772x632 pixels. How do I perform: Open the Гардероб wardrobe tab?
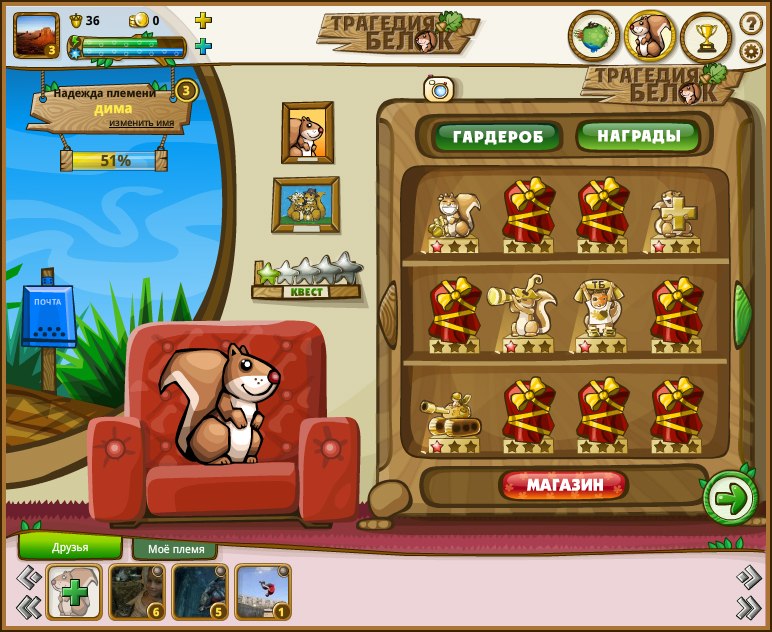[496, 136]
